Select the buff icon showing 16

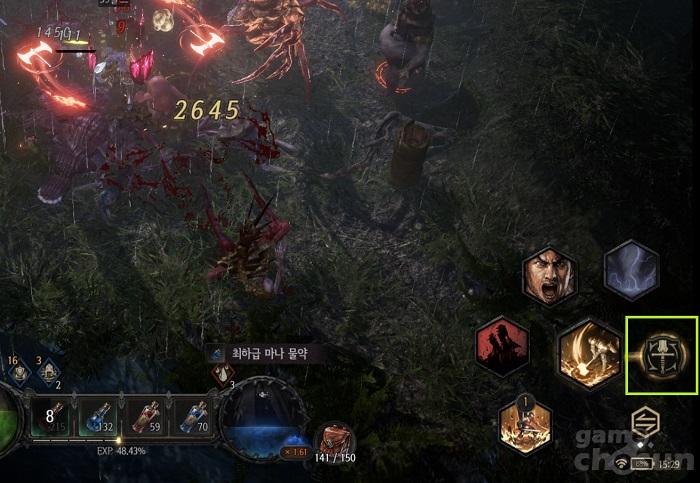(x=19, y=372)
